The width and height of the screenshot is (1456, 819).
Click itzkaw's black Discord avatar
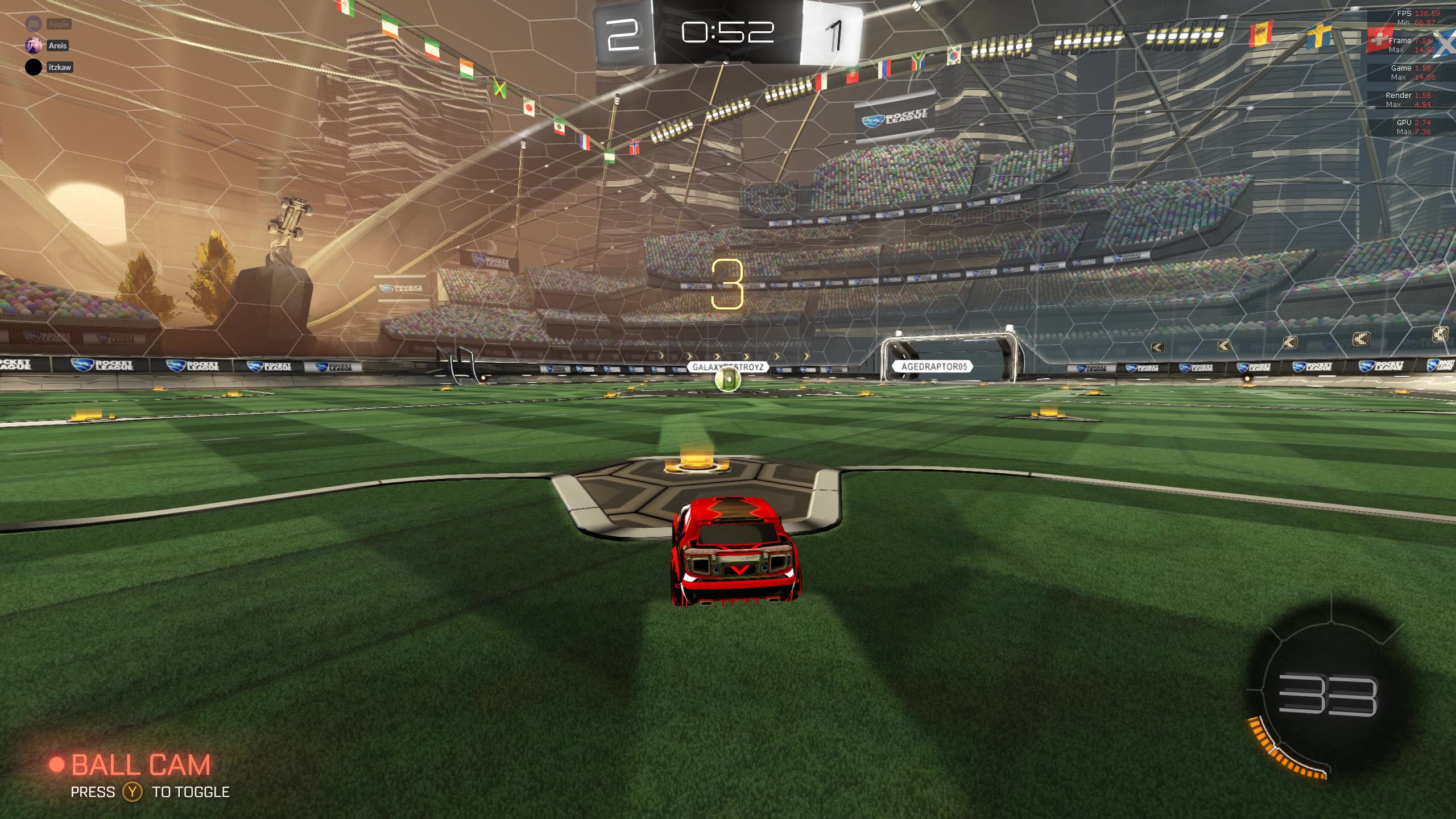point(34,67)
